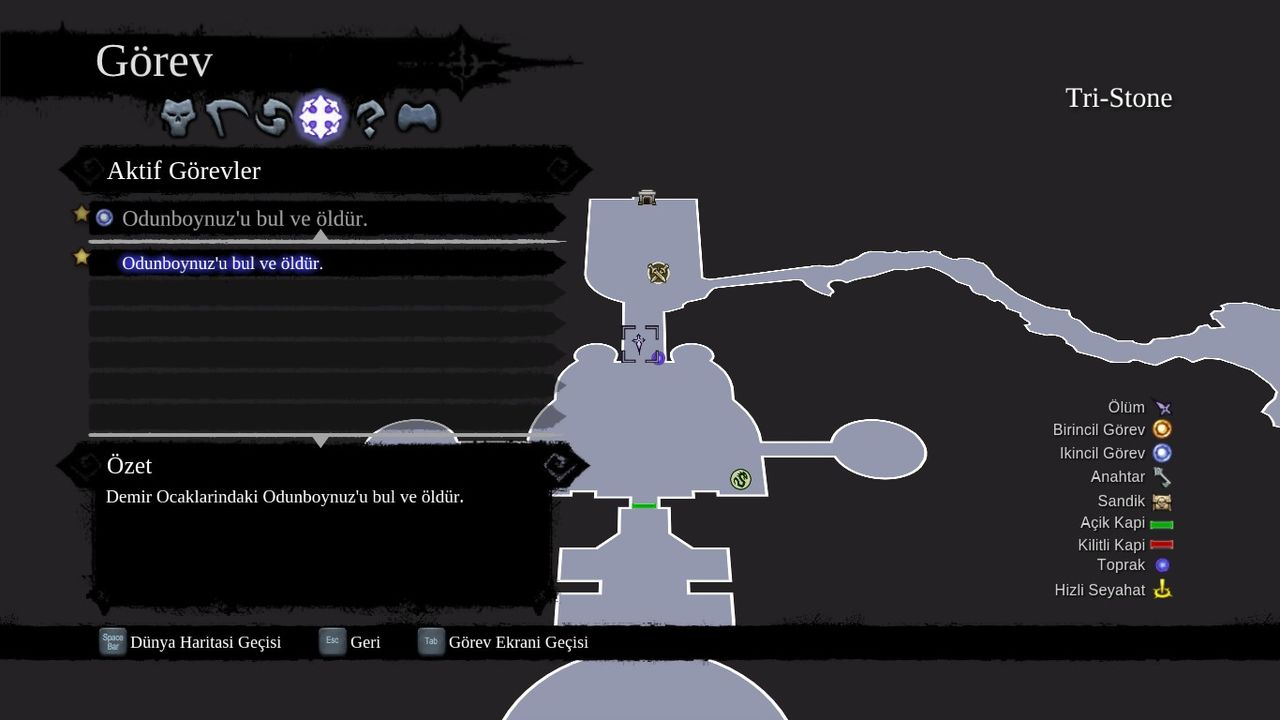The height and width of the screenshot is (720, 1280).
Task: Click the Anahtar key legend icon
Action: tap(1162, 477)
